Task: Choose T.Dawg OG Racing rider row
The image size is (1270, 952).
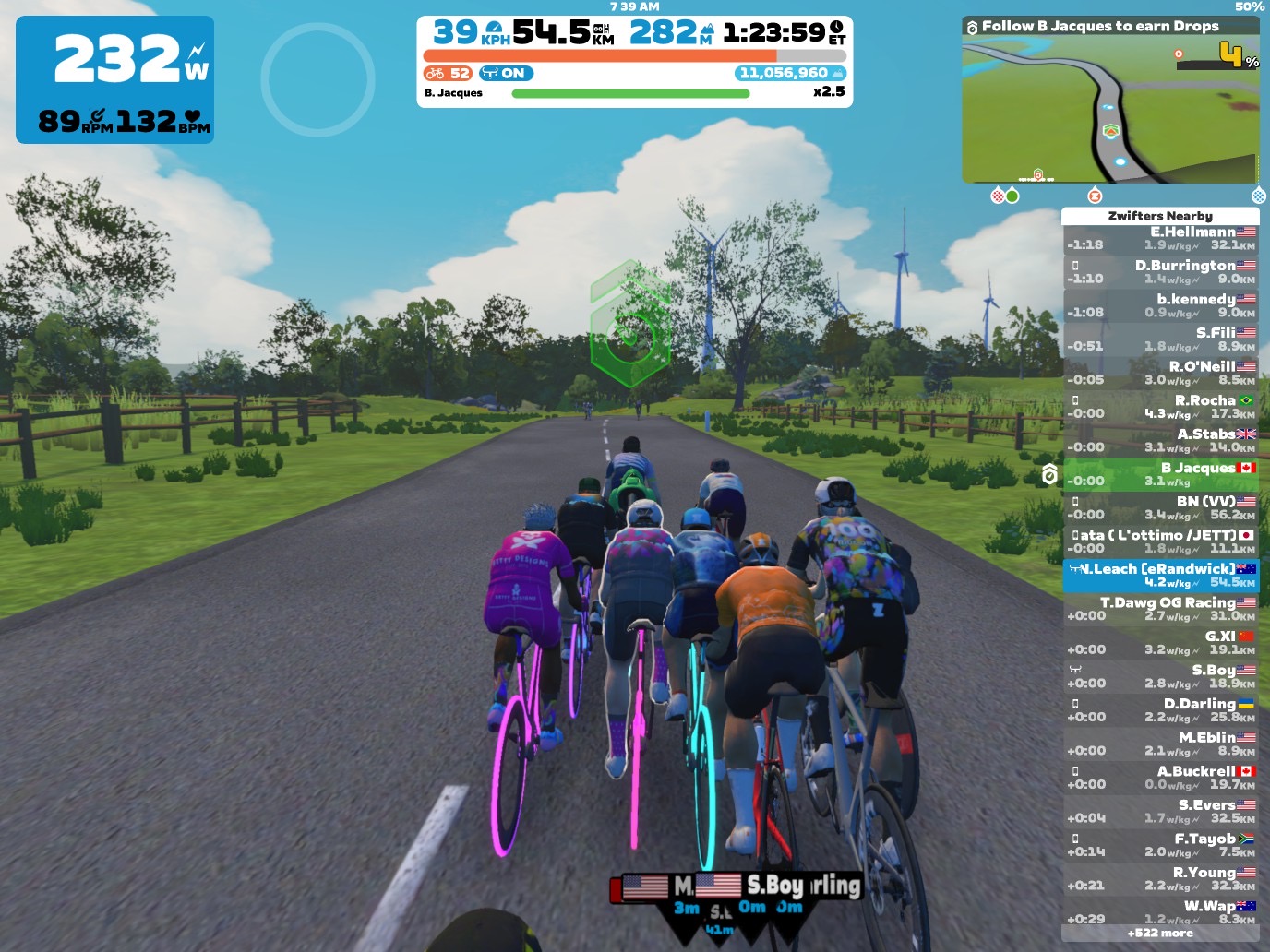Action: (1160, 609)
